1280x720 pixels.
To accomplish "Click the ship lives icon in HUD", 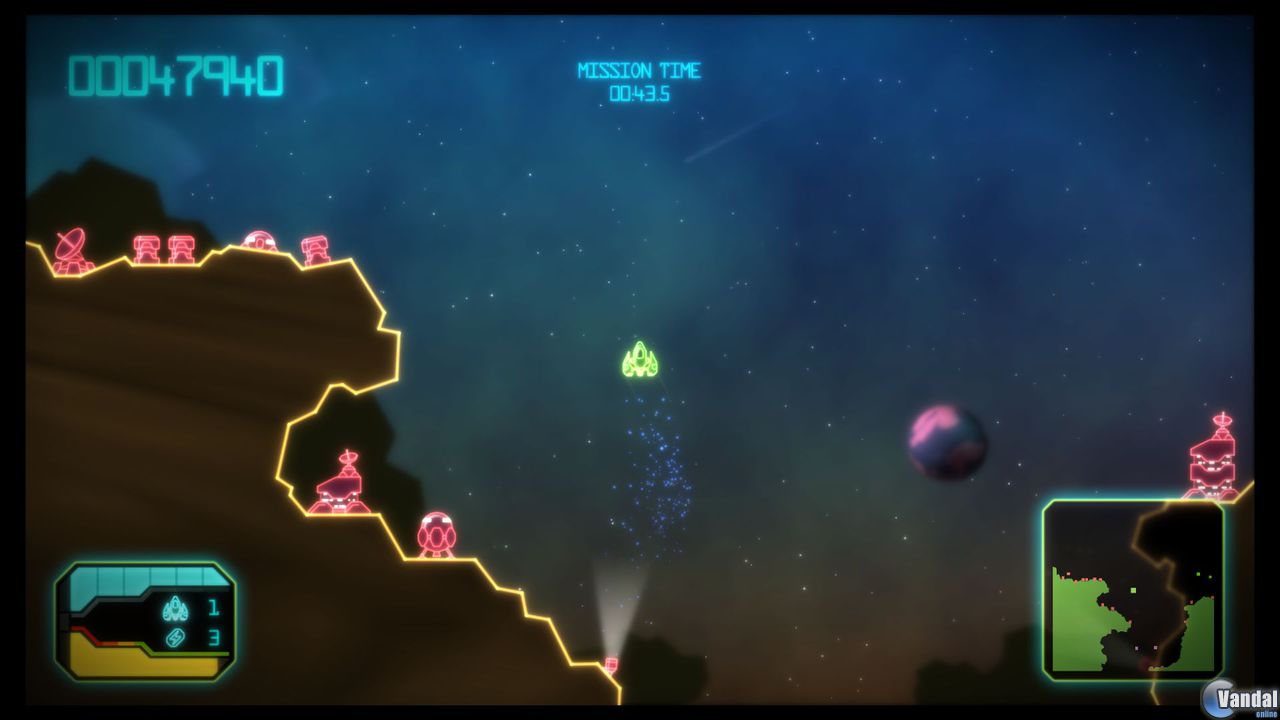I will (175, 607).
